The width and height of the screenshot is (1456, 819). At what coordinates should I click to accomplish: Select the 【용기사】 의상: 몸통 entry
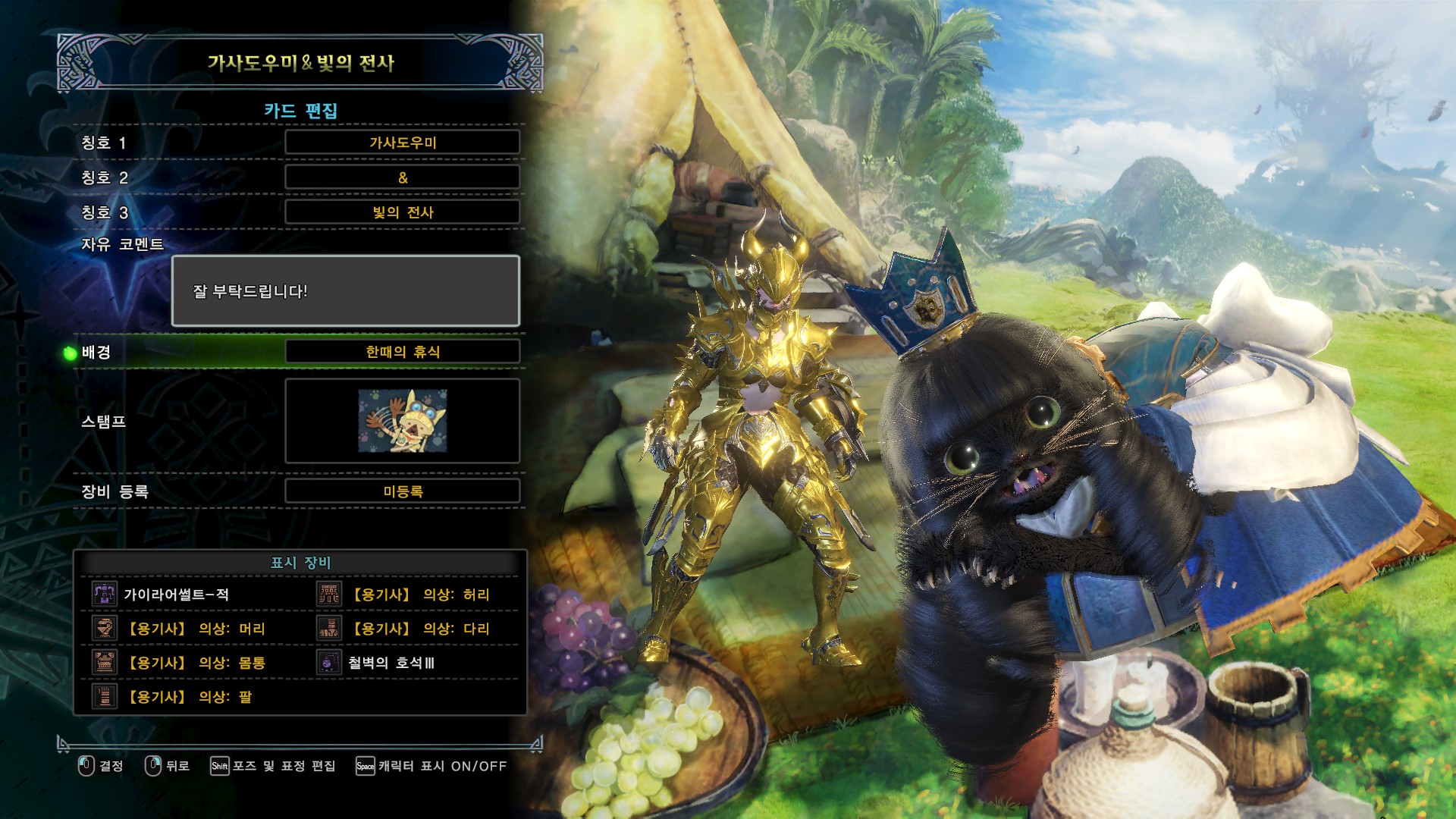tap(196, 663)
